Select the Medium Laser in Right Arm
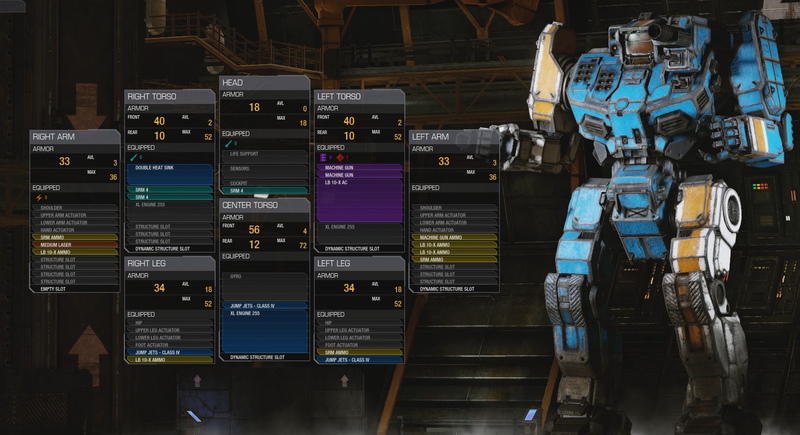 [x=73, y=243]
